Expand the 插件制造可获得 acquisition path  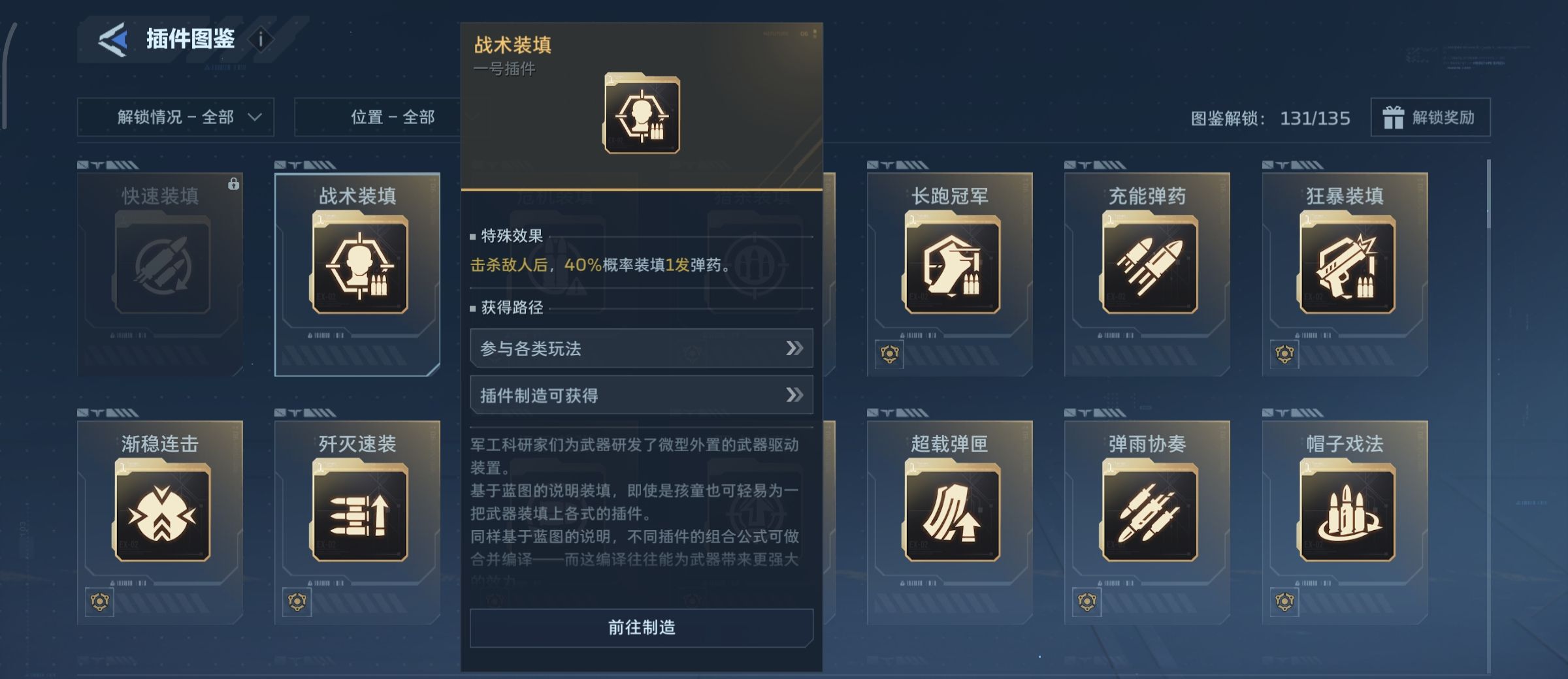(642, 394)
